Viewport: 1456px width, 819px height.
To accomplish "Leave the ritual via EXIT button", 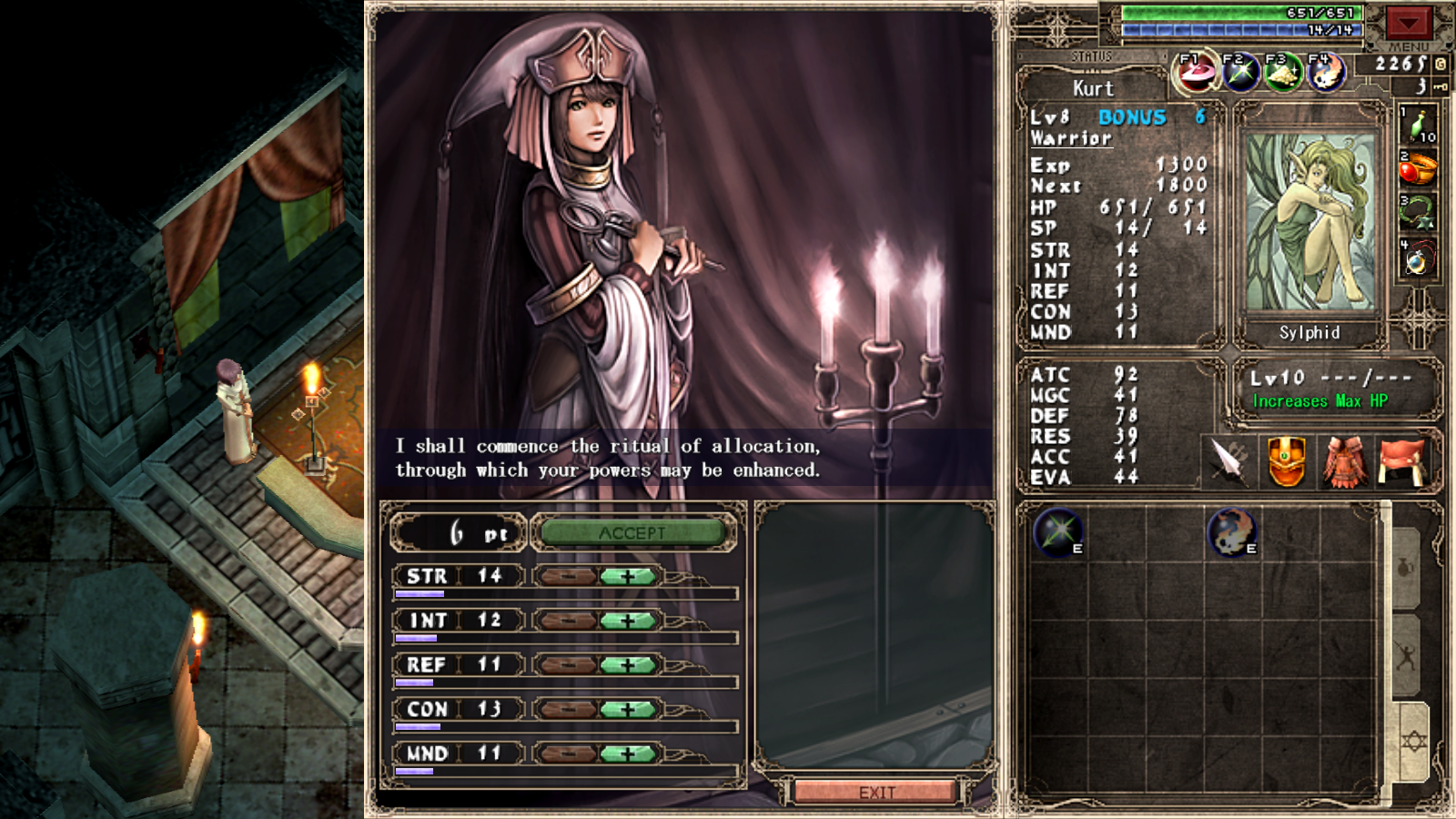I will click(876, 793).
